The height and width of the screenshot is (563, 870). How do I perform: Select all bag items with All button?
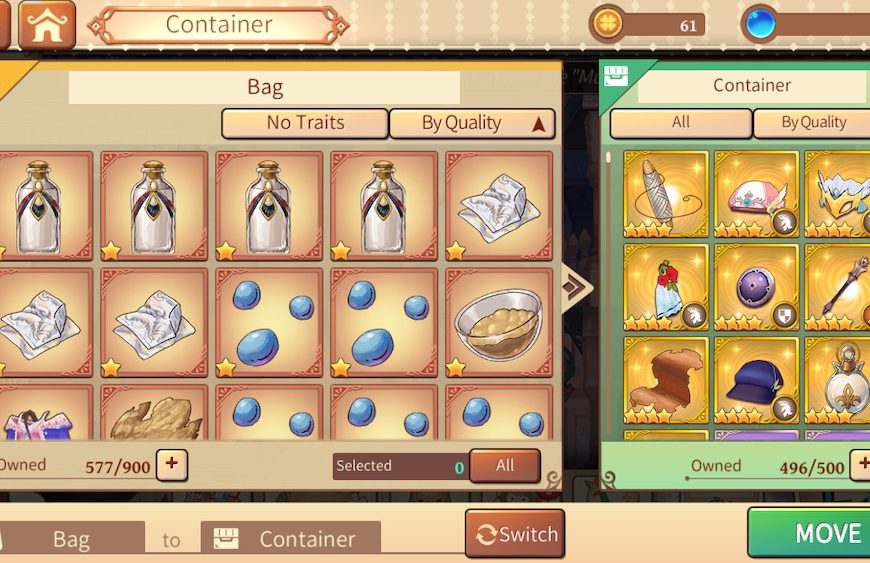[505, 465]
